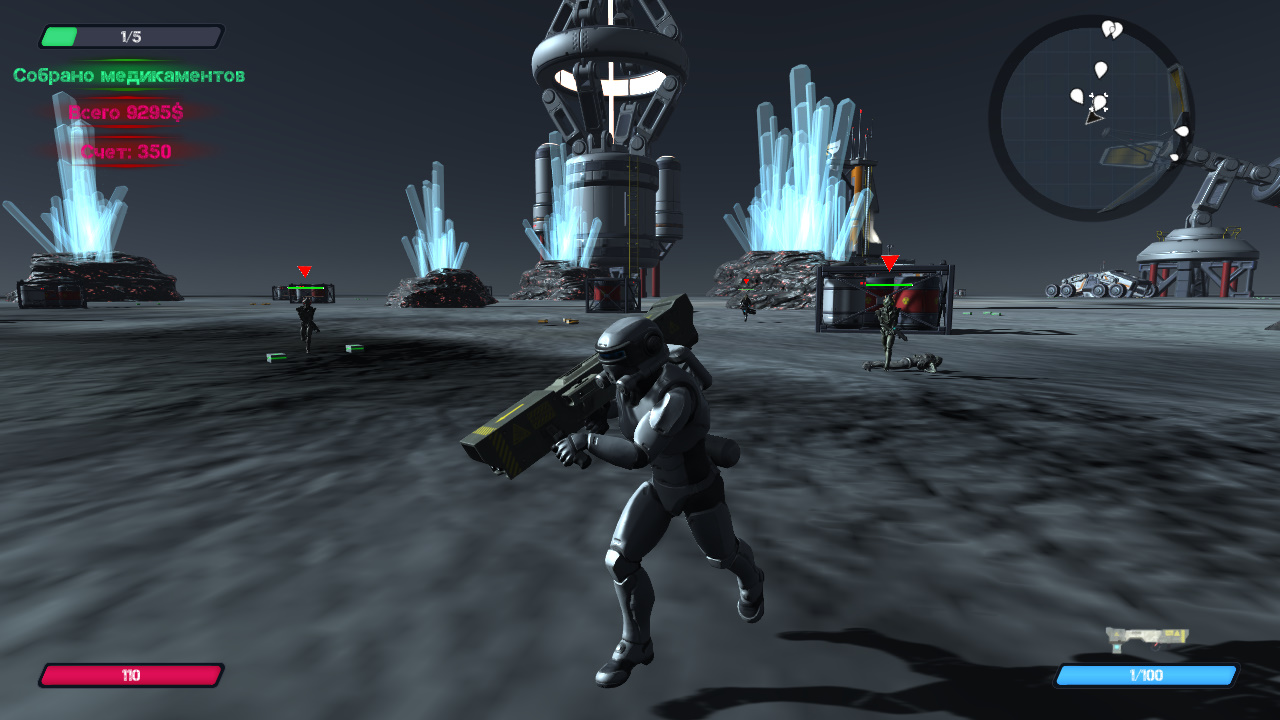Click the player arrow on the minimap
The width and height of the screenshot is (1280, 720).
(1094, 118)
